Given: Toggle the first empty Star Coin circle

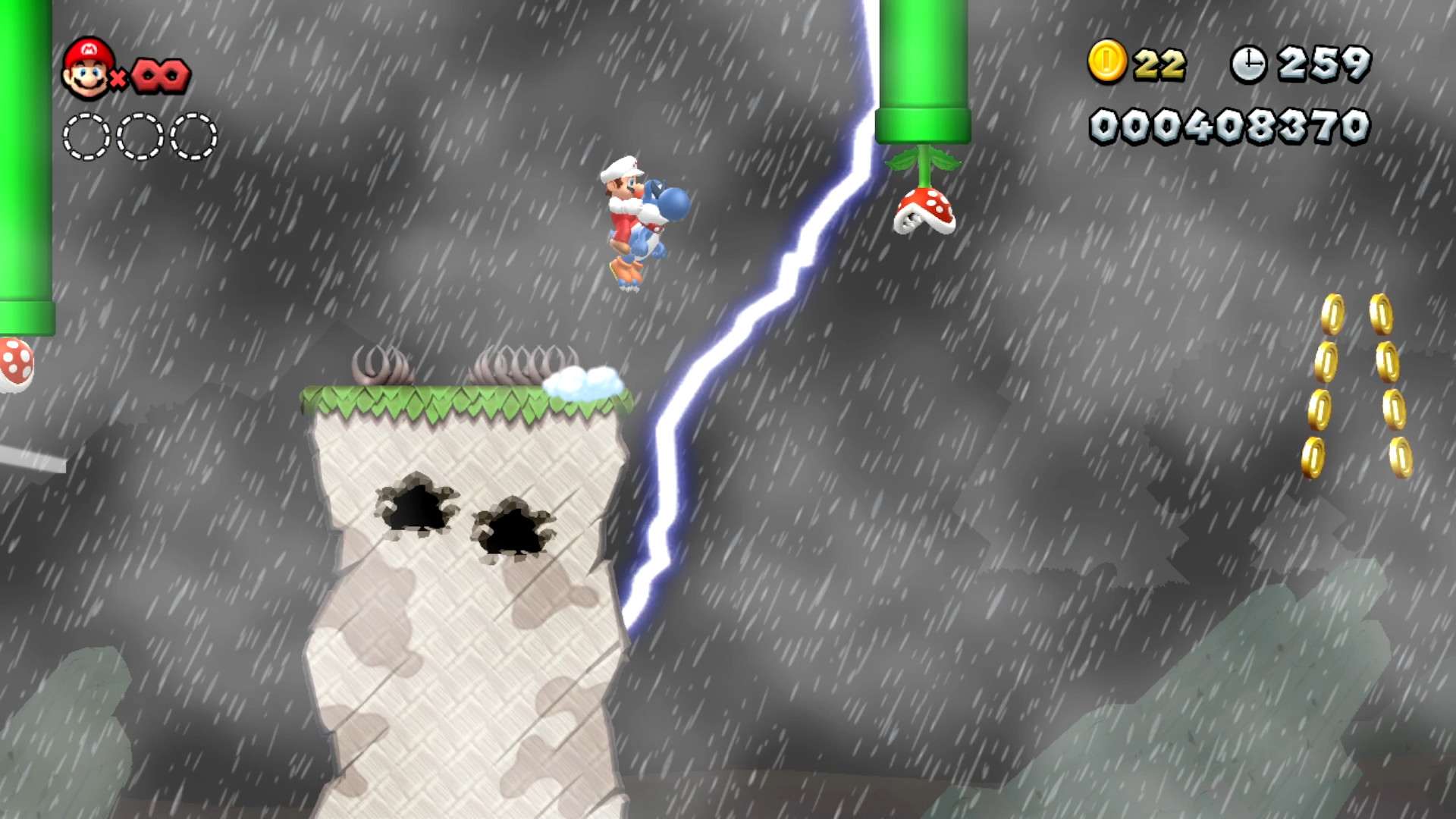Looking at the screenshot, I should 86,135.
